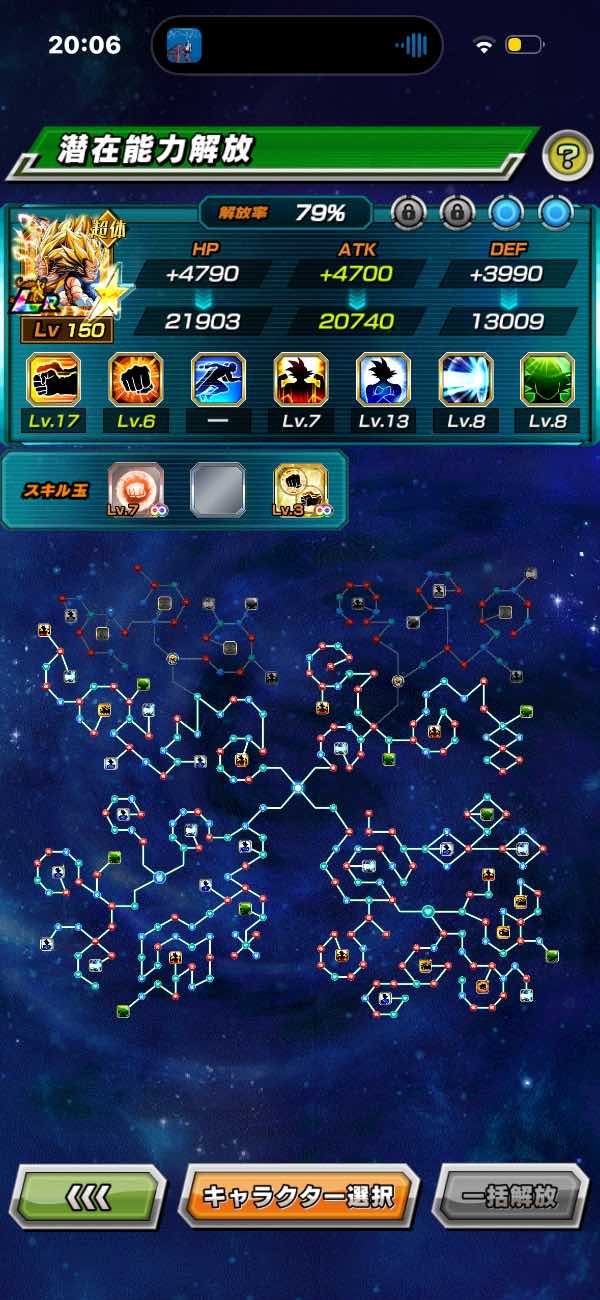600x1300 pixels.
Task: Open the empty grey skill orb slot
Action: (218, 489)
